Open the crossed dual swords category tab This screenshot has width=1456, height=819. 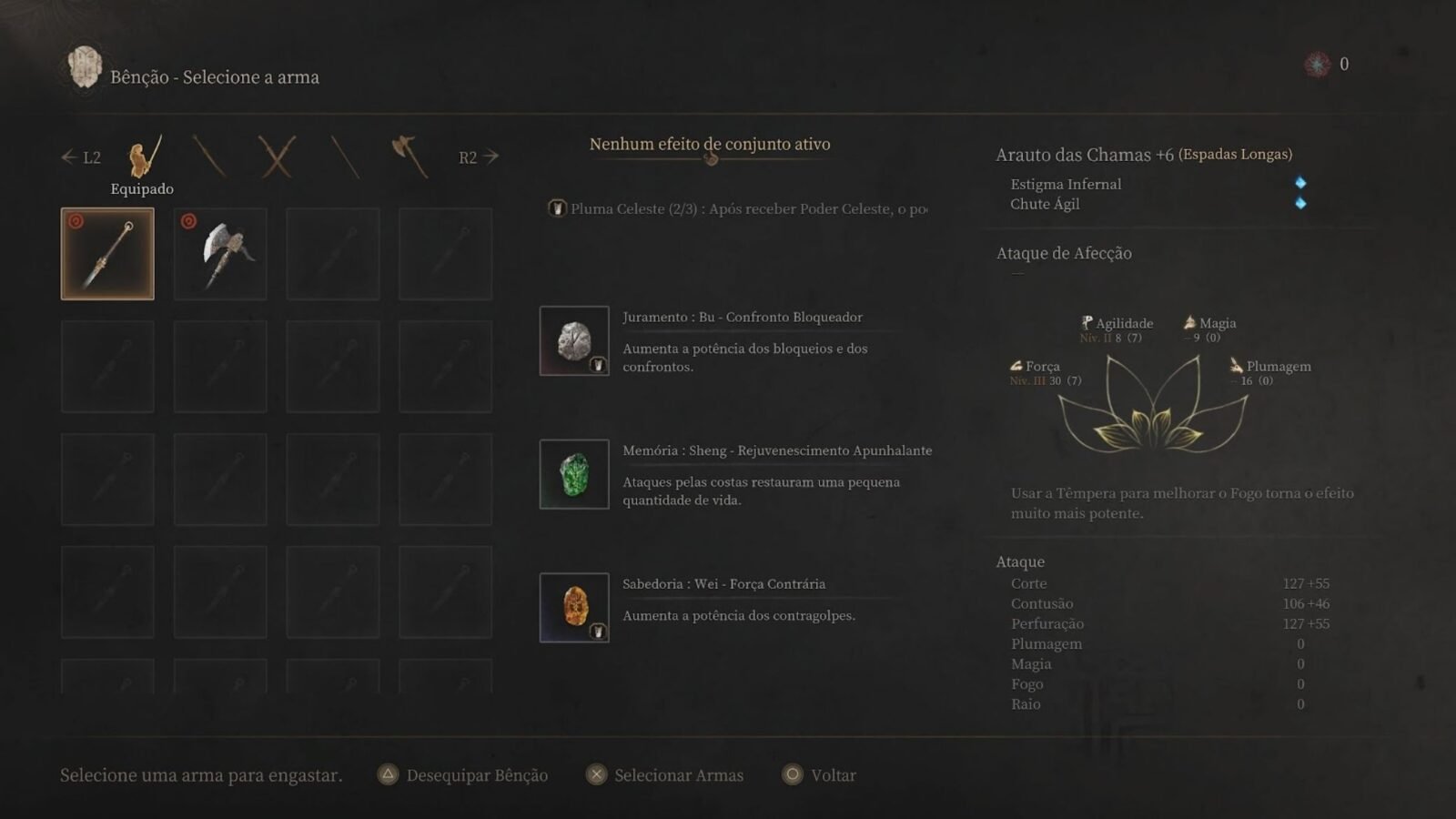pyautogui.click(x=277, y=157)
